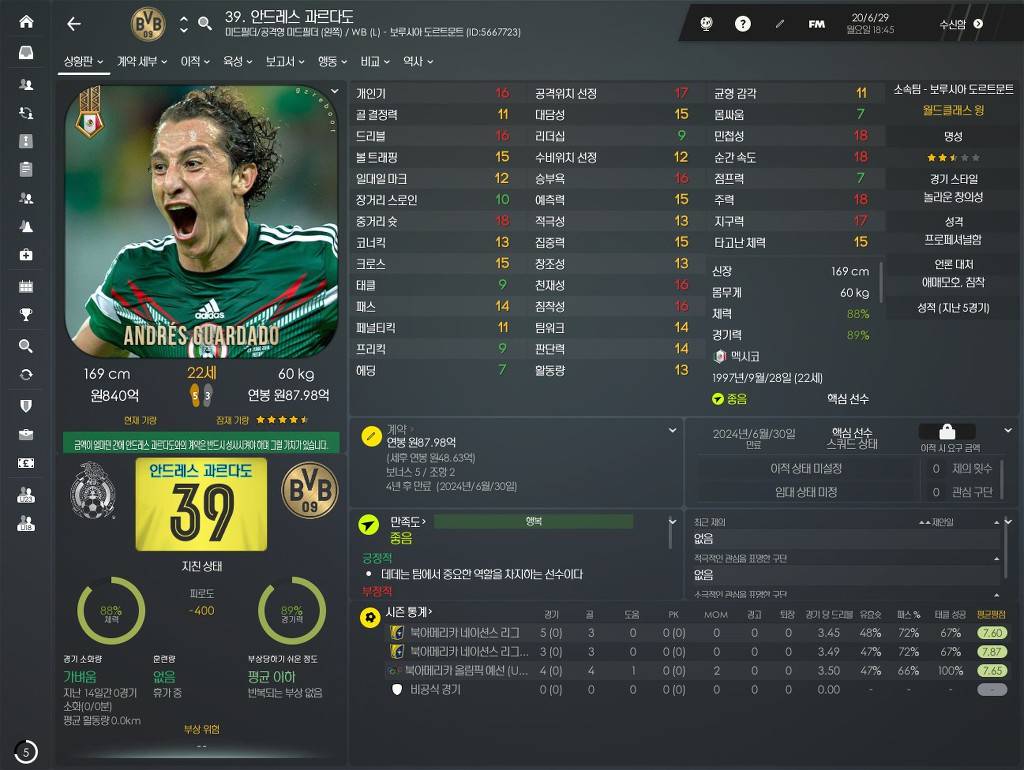Click the Borussia Dortmund club badge in header

148,24
